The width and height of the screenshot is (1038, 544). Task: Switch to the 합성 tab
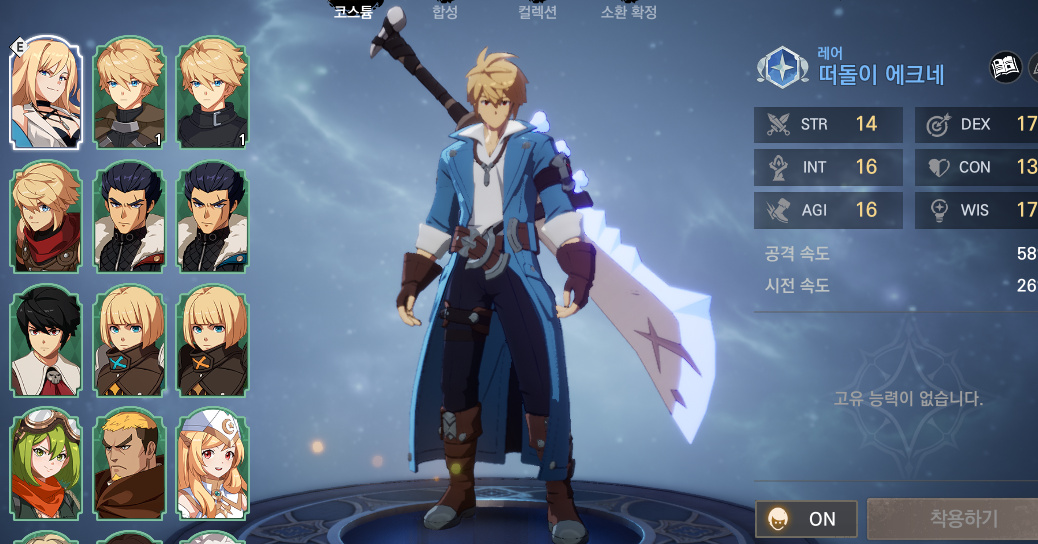(444, 12)
